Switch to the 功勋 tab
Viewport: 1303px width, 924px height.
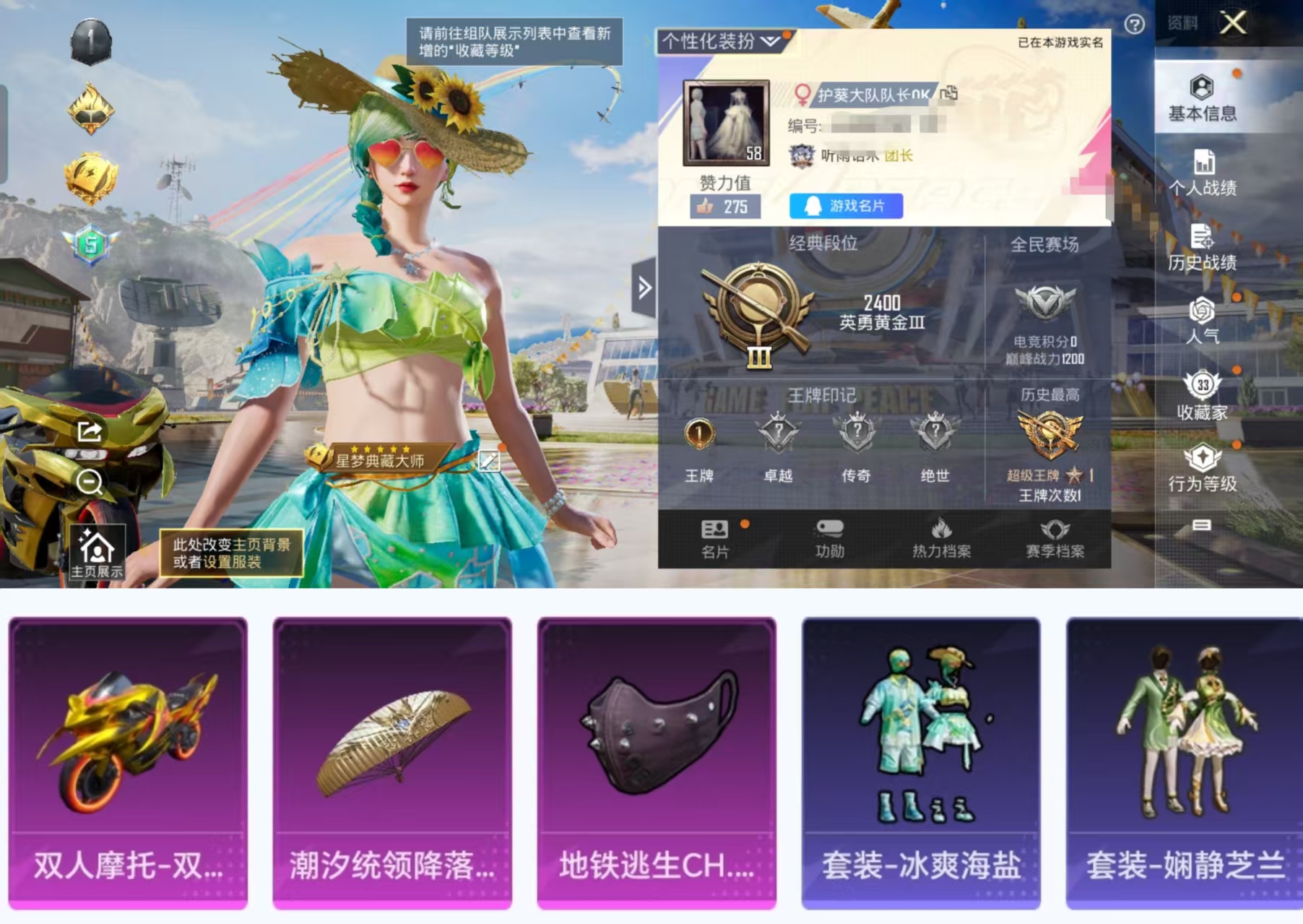831,538
